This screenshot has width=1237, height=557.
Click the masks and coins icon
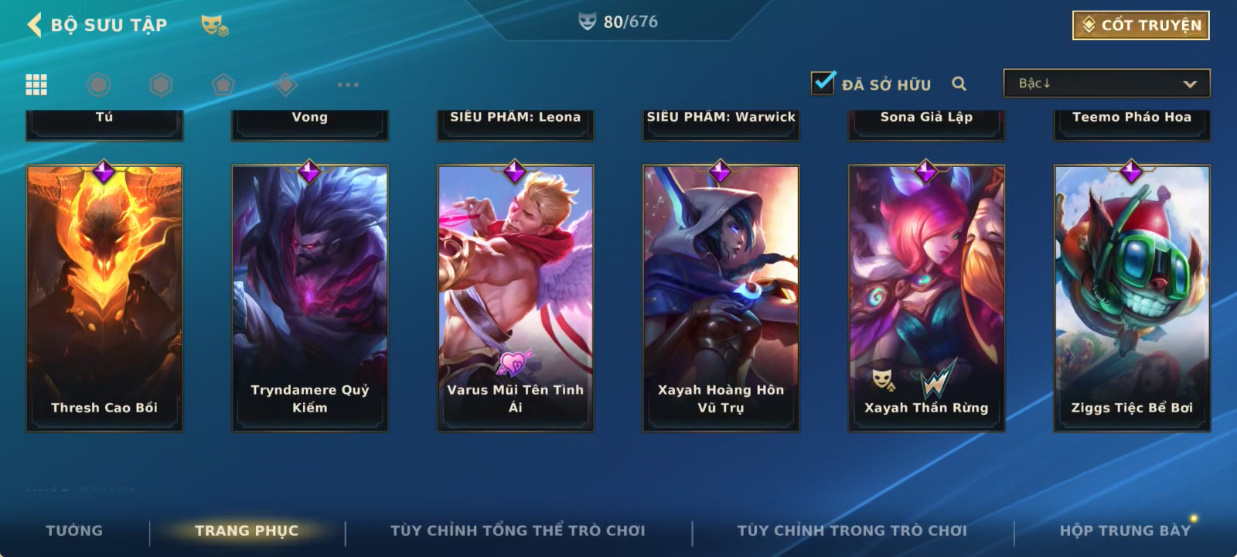pyautogui.click(x=214, y=25)
